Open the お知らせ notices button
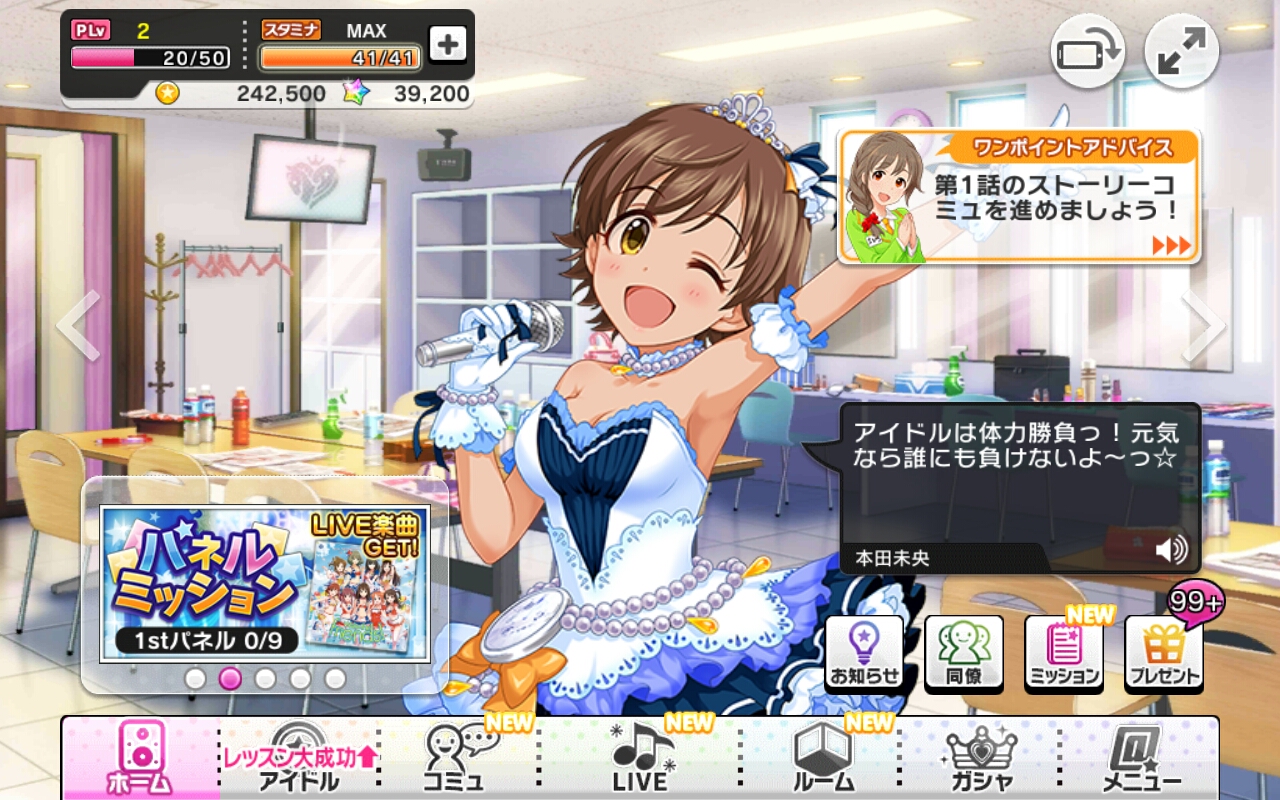 point(864,653)
